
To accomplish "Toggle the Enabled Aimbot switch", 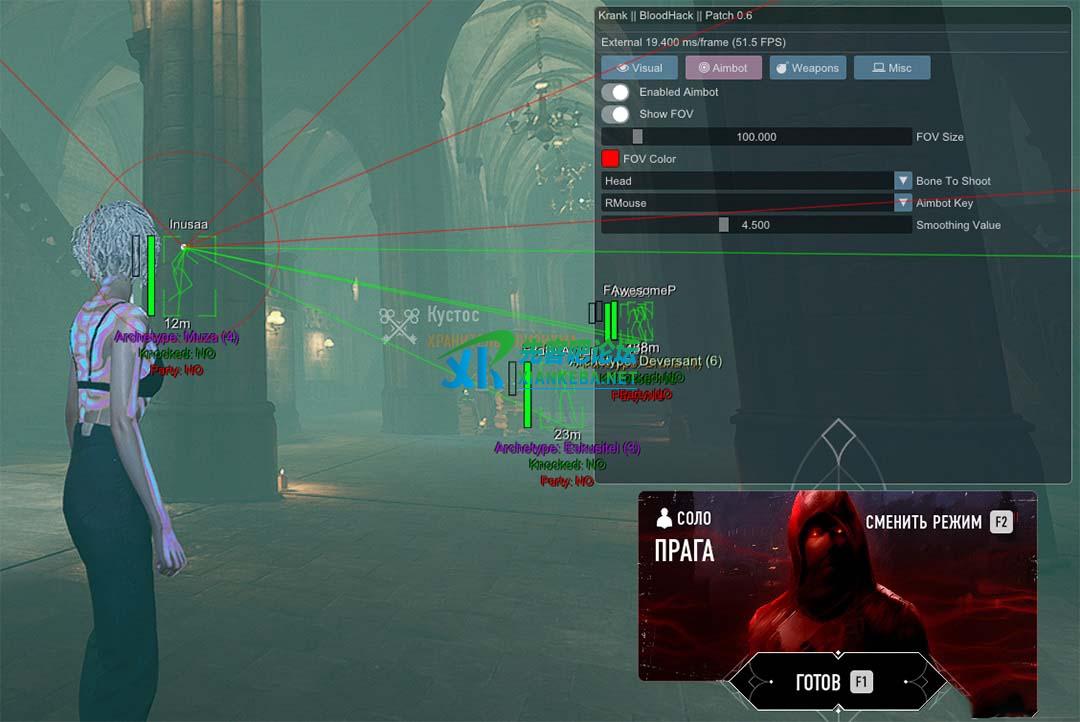I will tap(615, 92).
